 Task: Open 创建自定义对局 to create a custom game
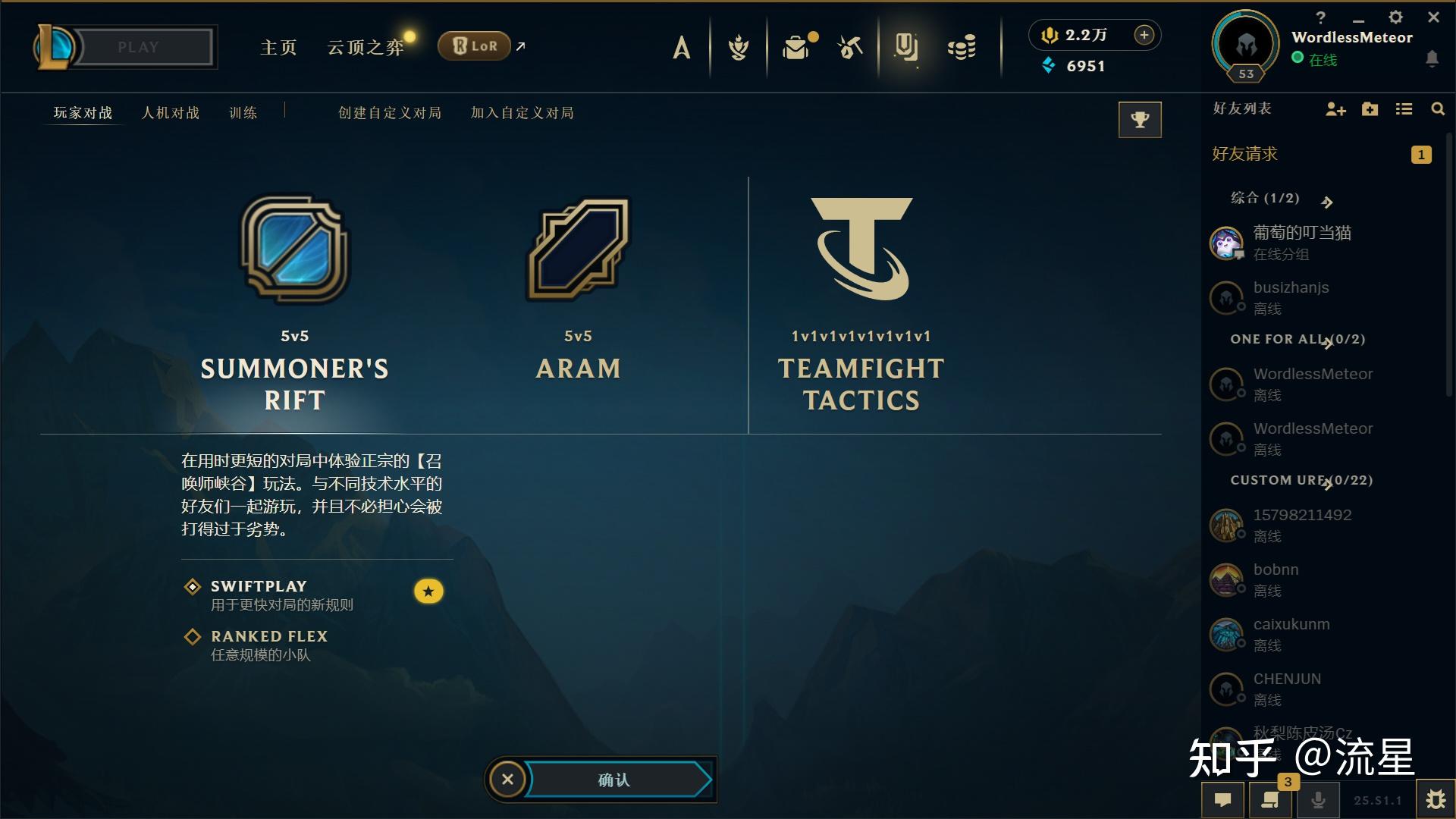click(x=390, y=113)
